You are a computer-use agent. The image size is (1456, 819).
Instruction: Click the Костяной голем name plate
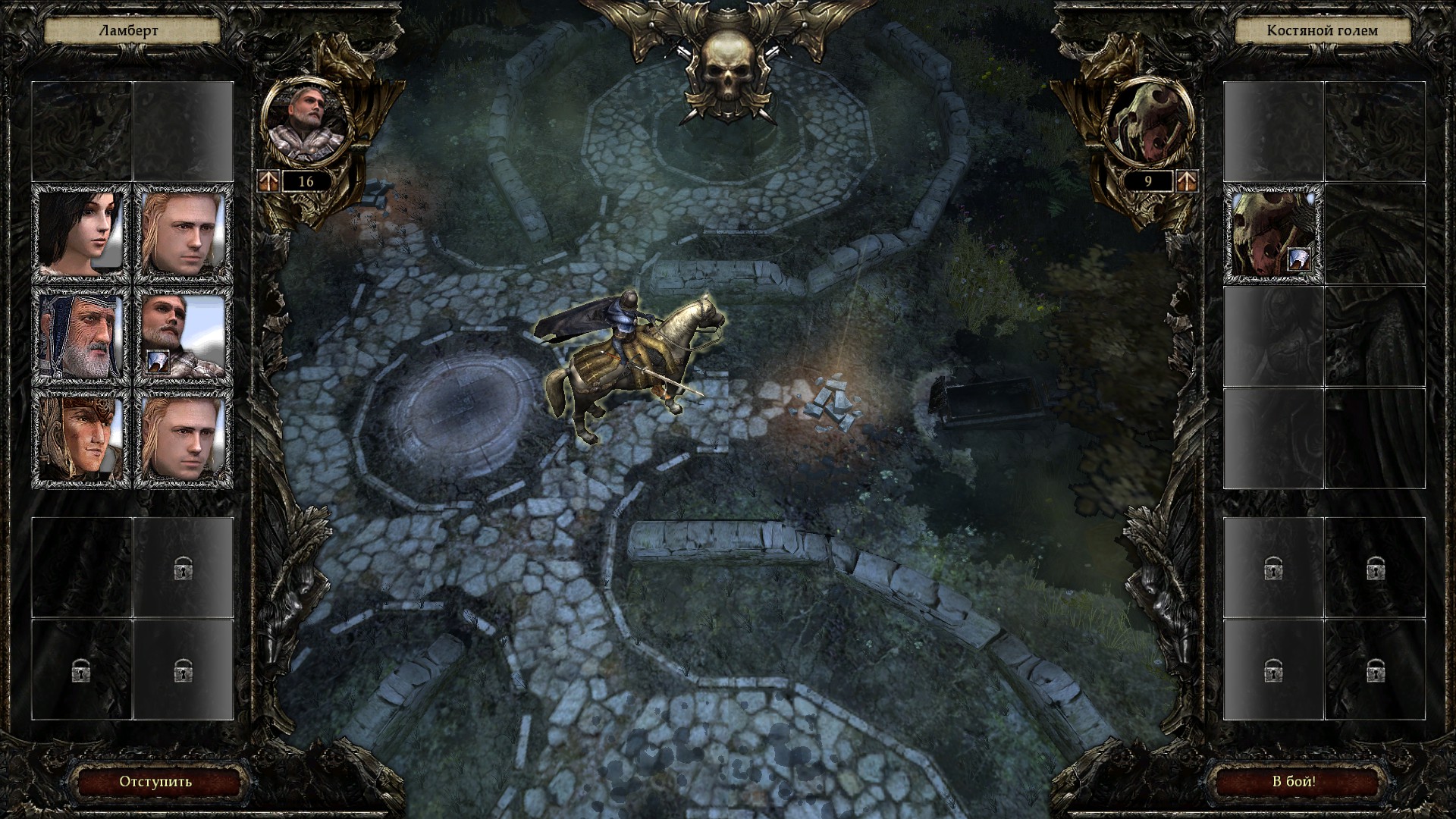pos(1322,31)
